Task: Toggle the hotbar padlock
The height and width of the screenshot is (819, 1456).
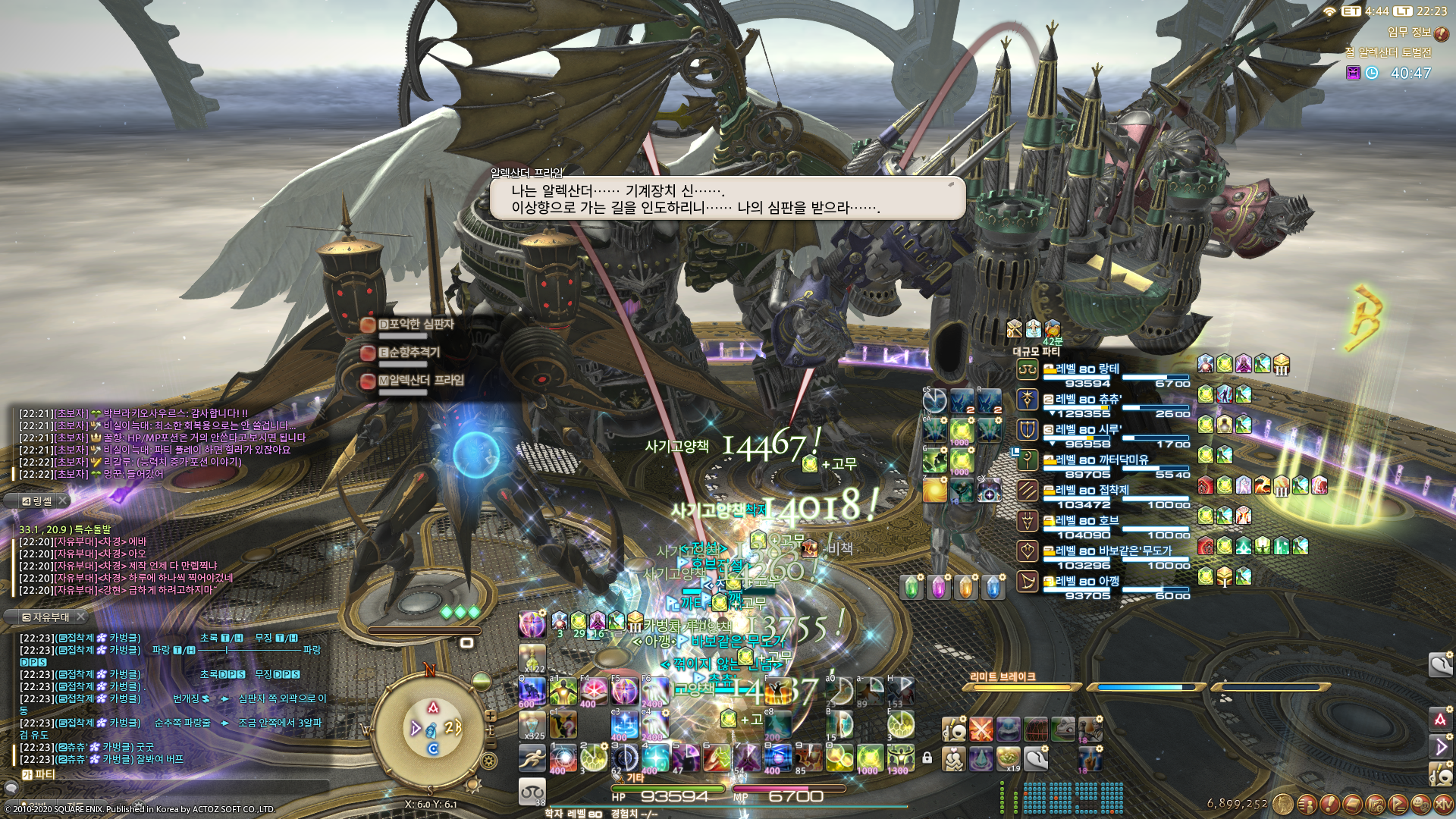Action: pos(927,757)
